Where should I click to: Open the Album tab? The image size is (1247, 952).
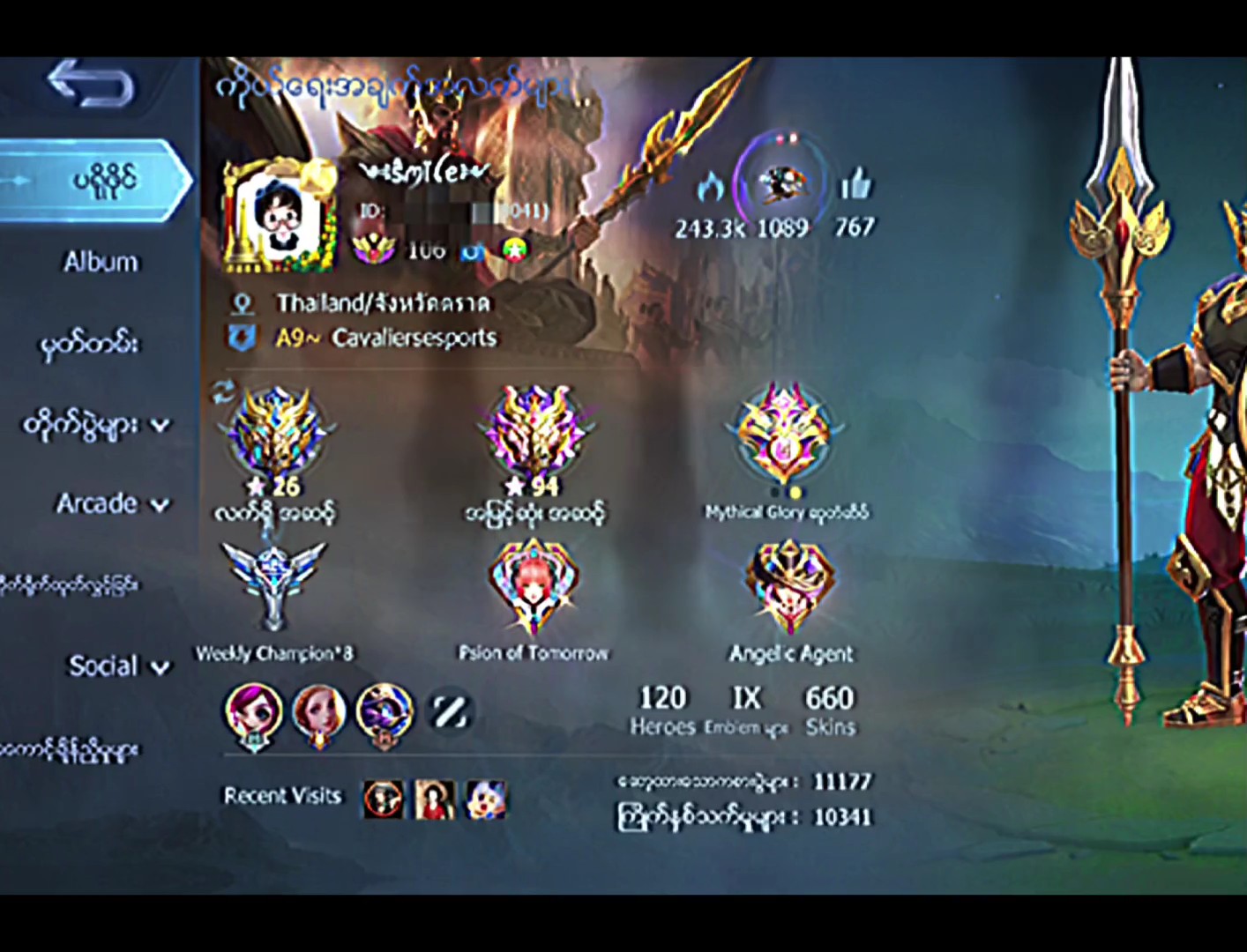click(x=101, y=262)
